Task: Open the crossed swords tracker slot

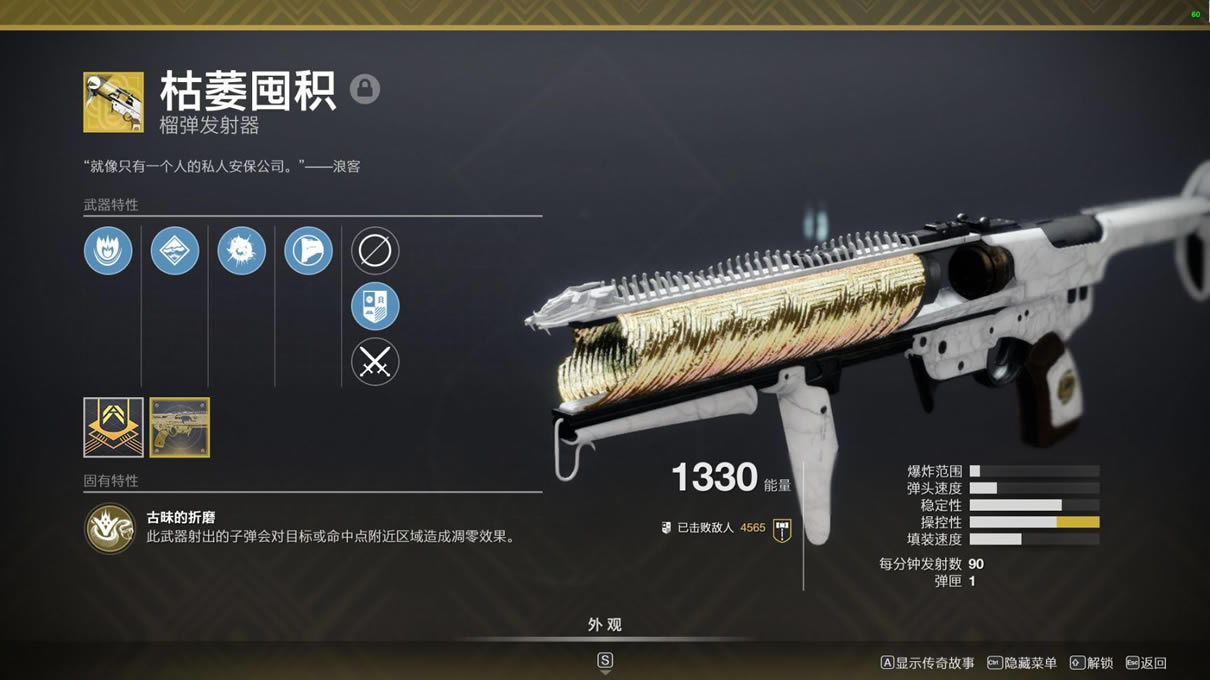Action: 375,362
